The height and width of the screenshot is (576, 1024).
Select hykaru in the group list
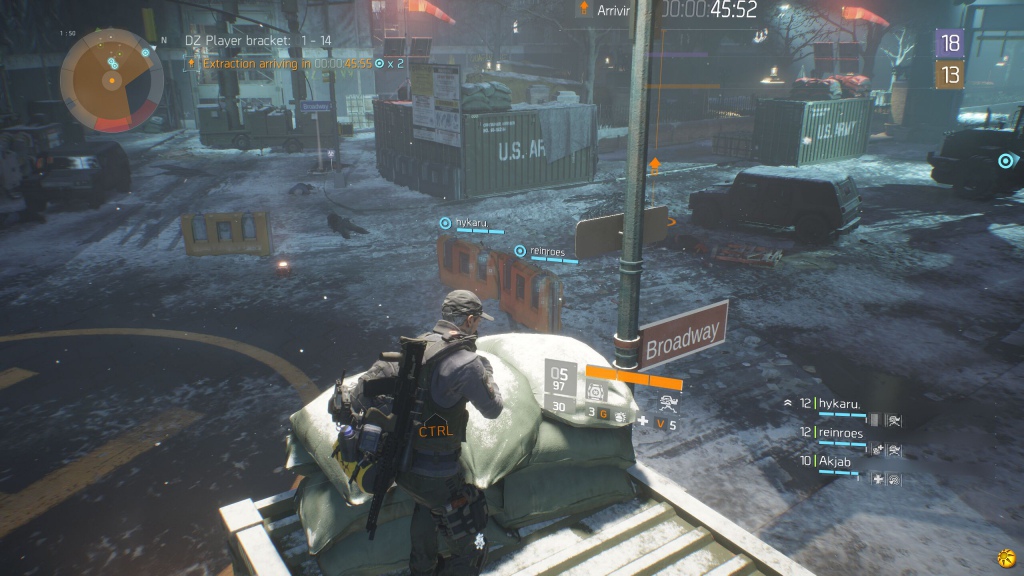(x=838, y=403)
